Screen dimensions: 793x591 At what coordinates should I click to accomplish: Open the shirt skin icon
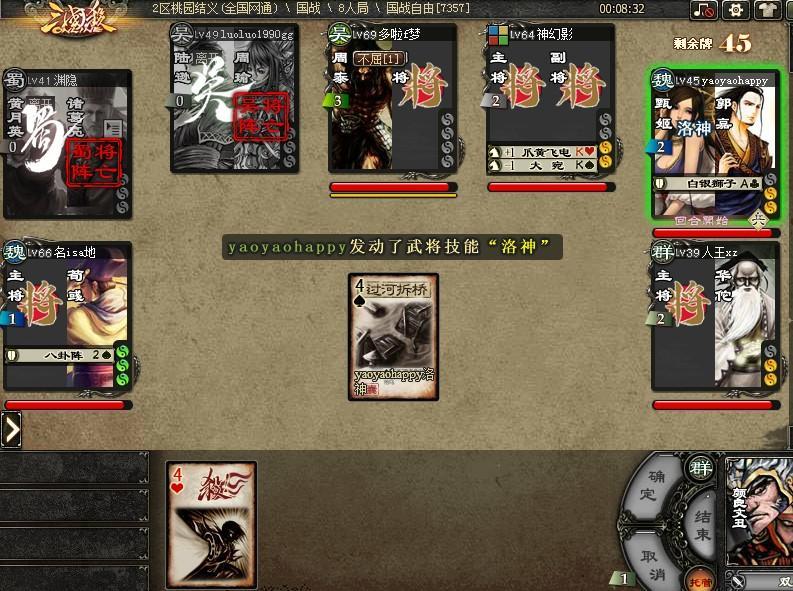click(x=768, y=11)
